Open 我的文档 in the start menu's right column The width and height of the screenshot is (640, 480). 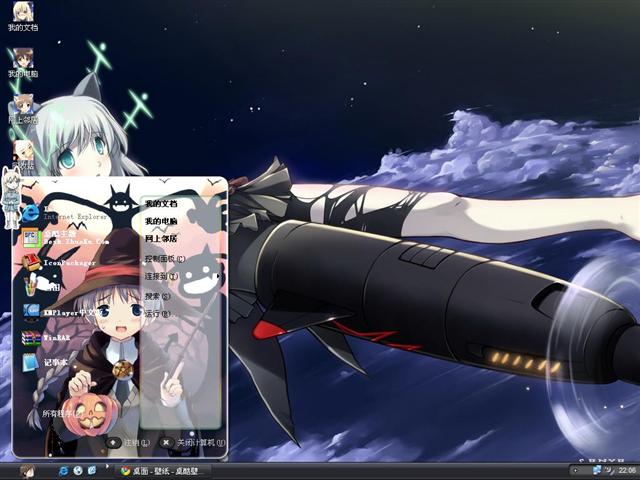161,204
